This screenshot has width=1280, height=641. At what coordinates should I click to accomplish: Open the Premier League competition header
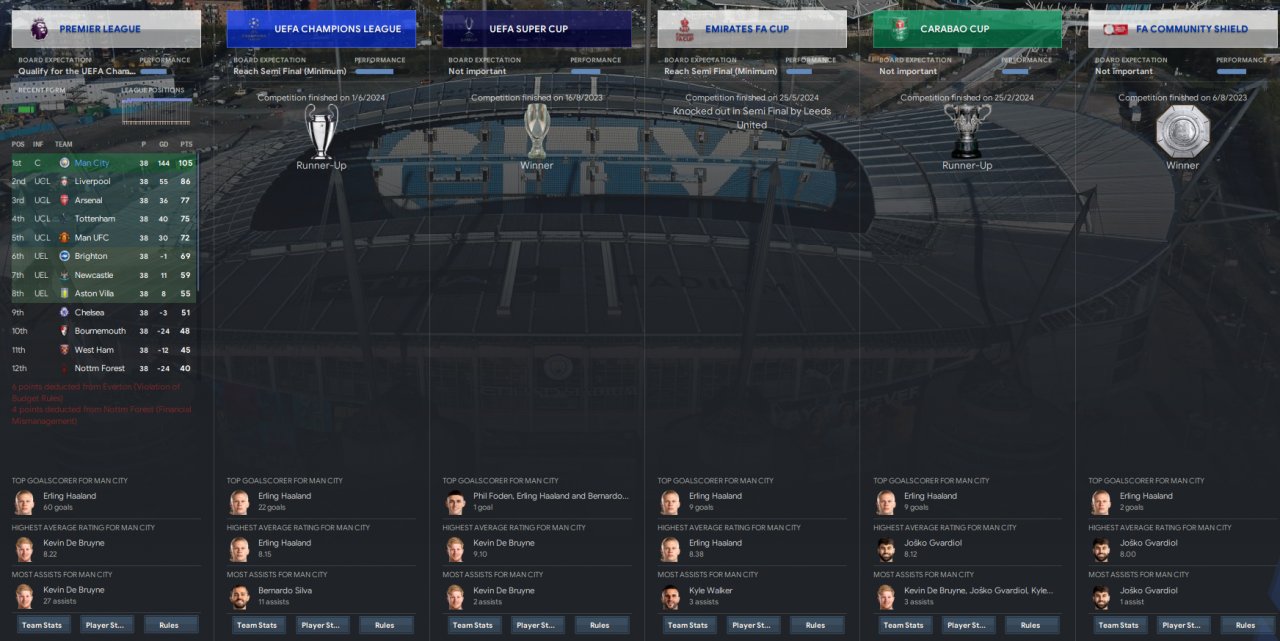pyautogui.click(x=105, y=29)
